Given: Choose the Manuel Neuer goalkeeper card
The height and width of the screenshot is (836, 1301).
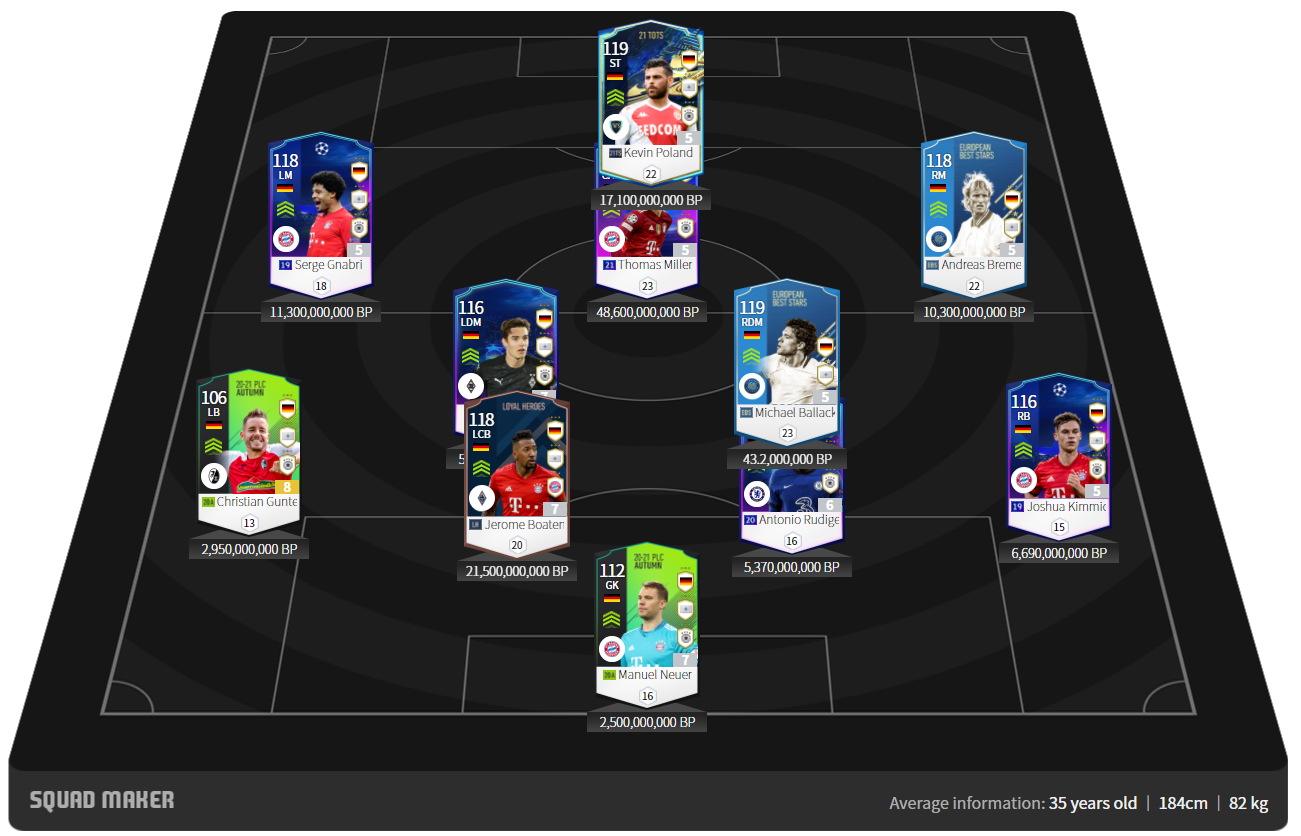Looking at the screenshot, I should click(x=647, y=620).
